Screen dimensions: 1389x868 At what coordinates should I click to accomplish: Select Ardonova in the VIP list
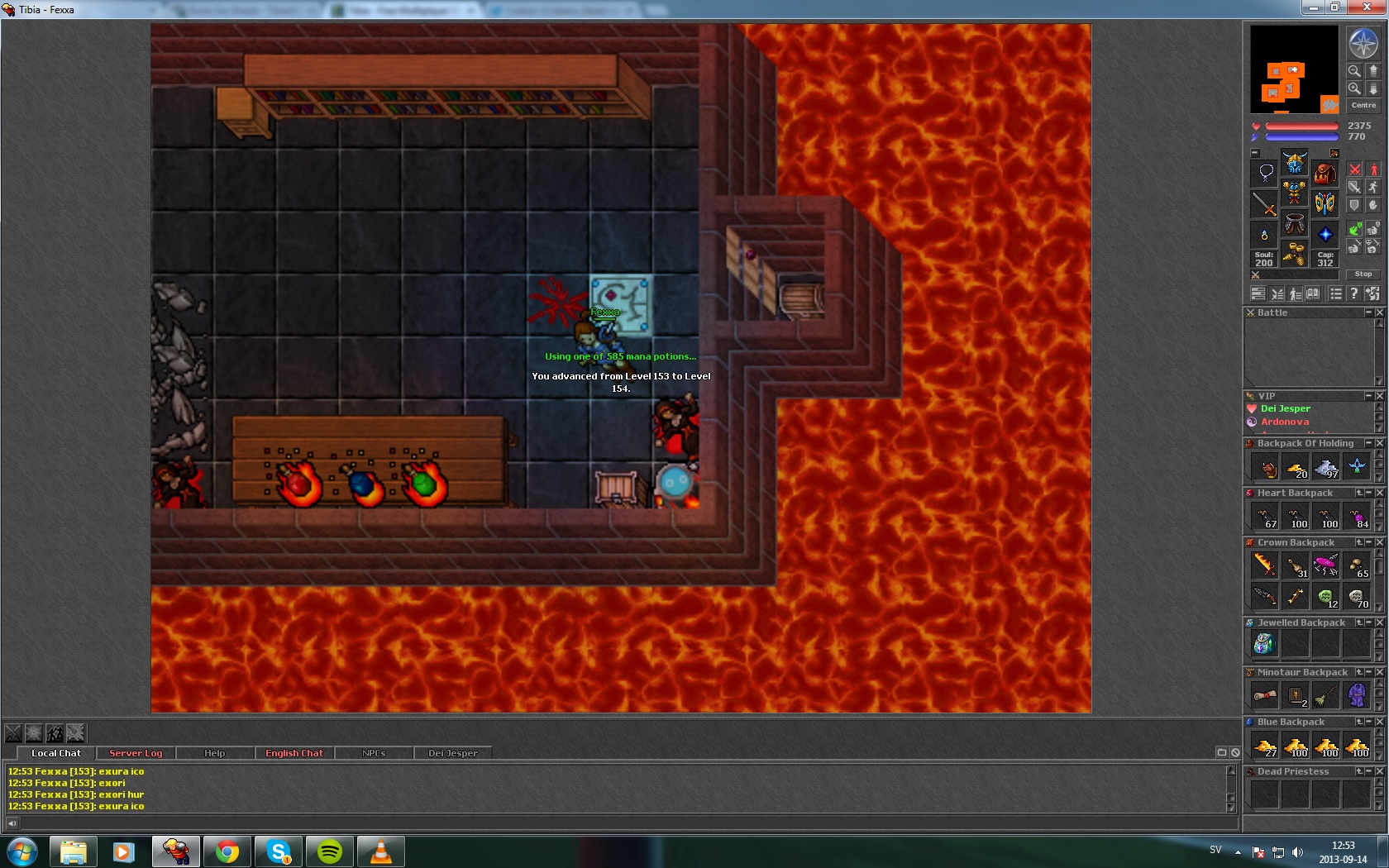click(1284, 422)
